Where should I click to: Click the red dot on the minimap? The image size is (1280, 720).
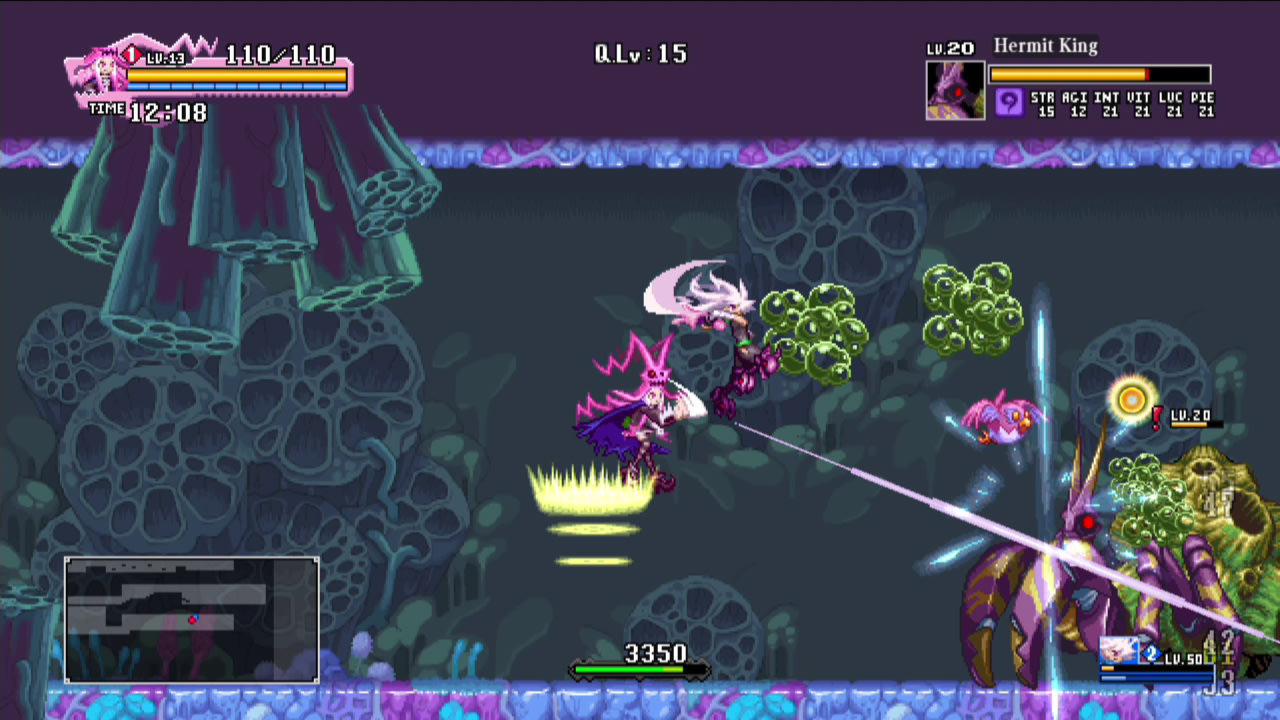pos(193,620)
